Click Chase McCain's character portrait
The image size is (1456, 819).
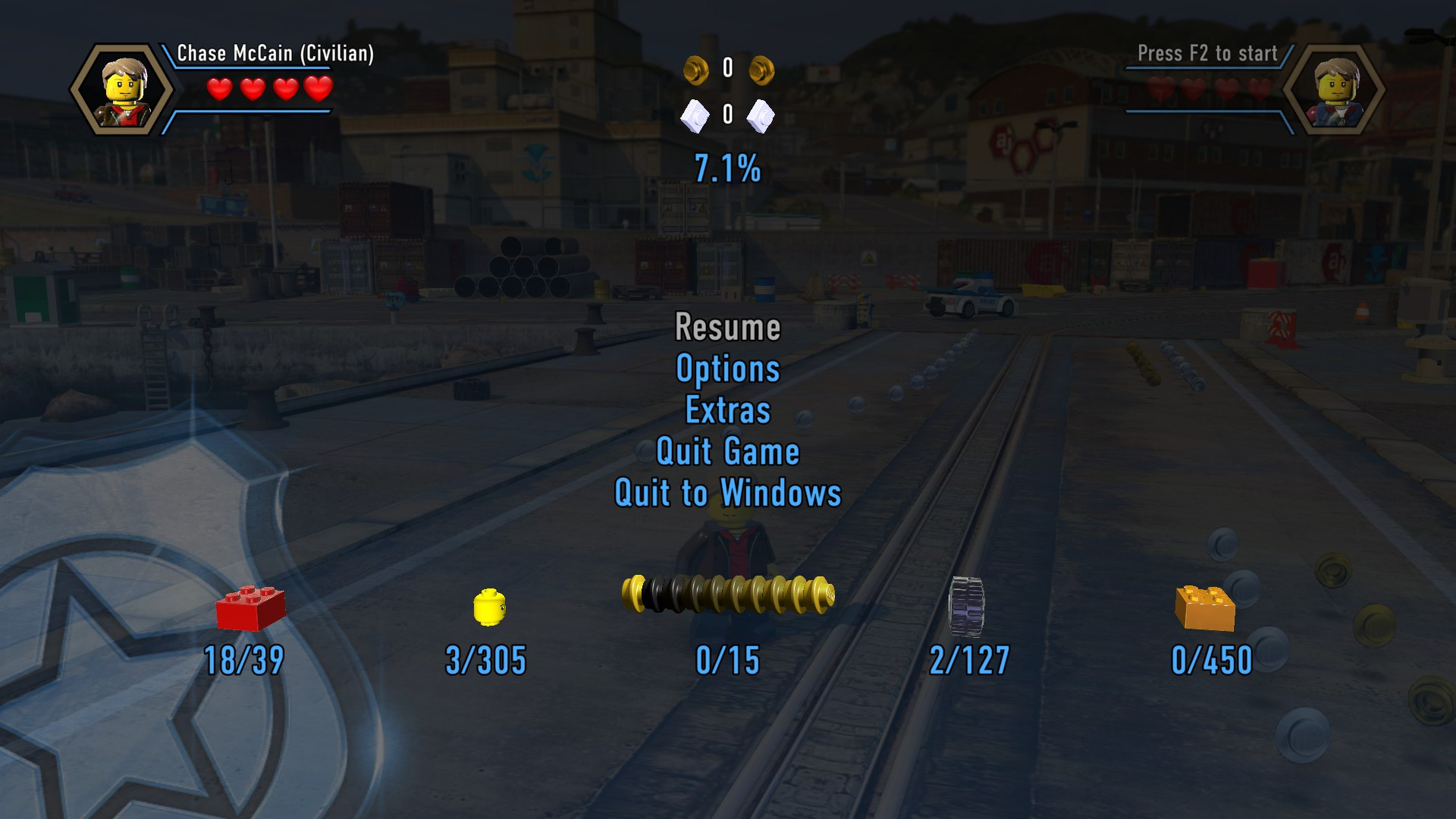pyautogui.click(x=123, y=89)
